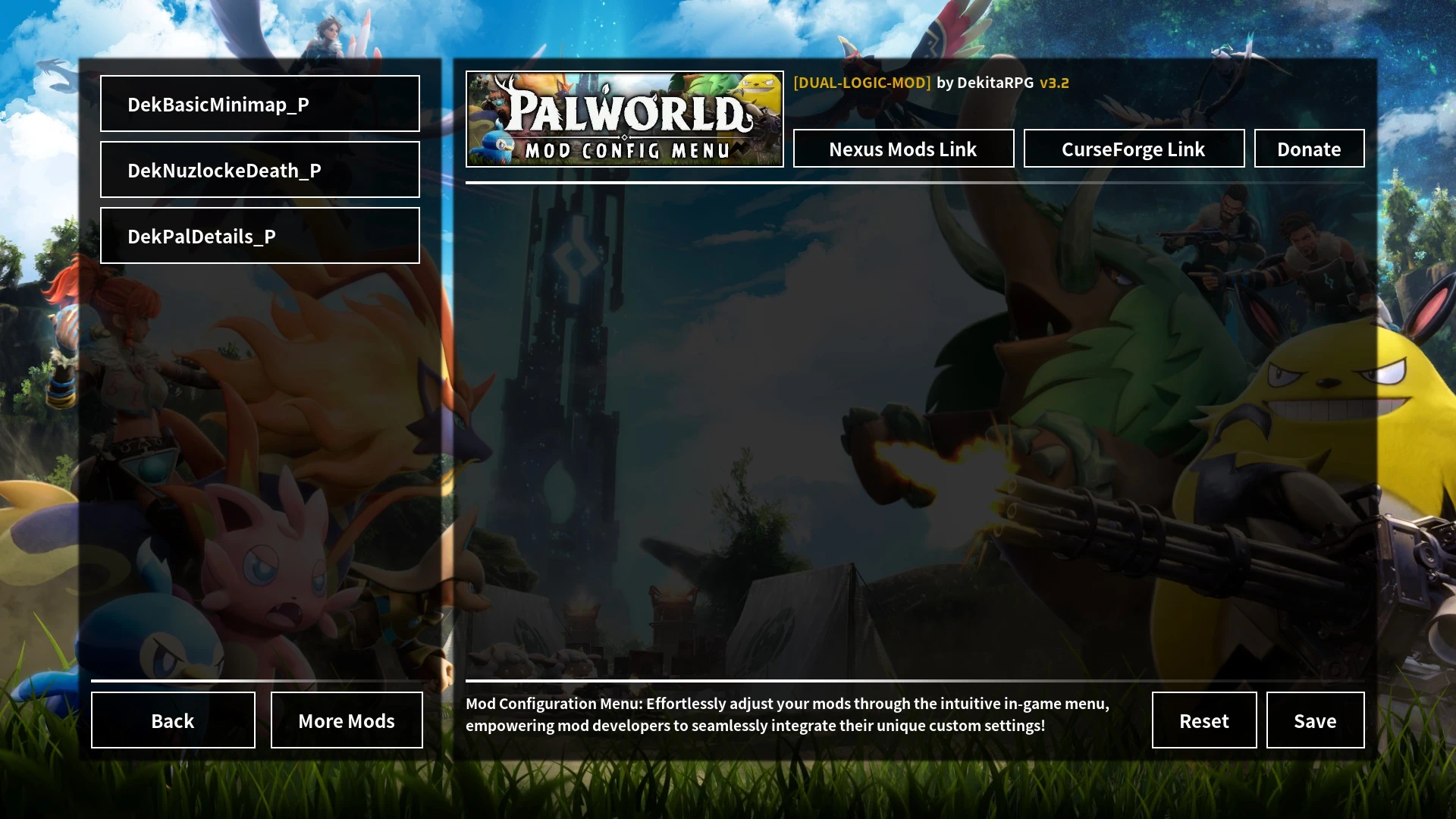
Task: Open DekNuzlockeDeath_P mod settings
Action: (x=259, y=170)
